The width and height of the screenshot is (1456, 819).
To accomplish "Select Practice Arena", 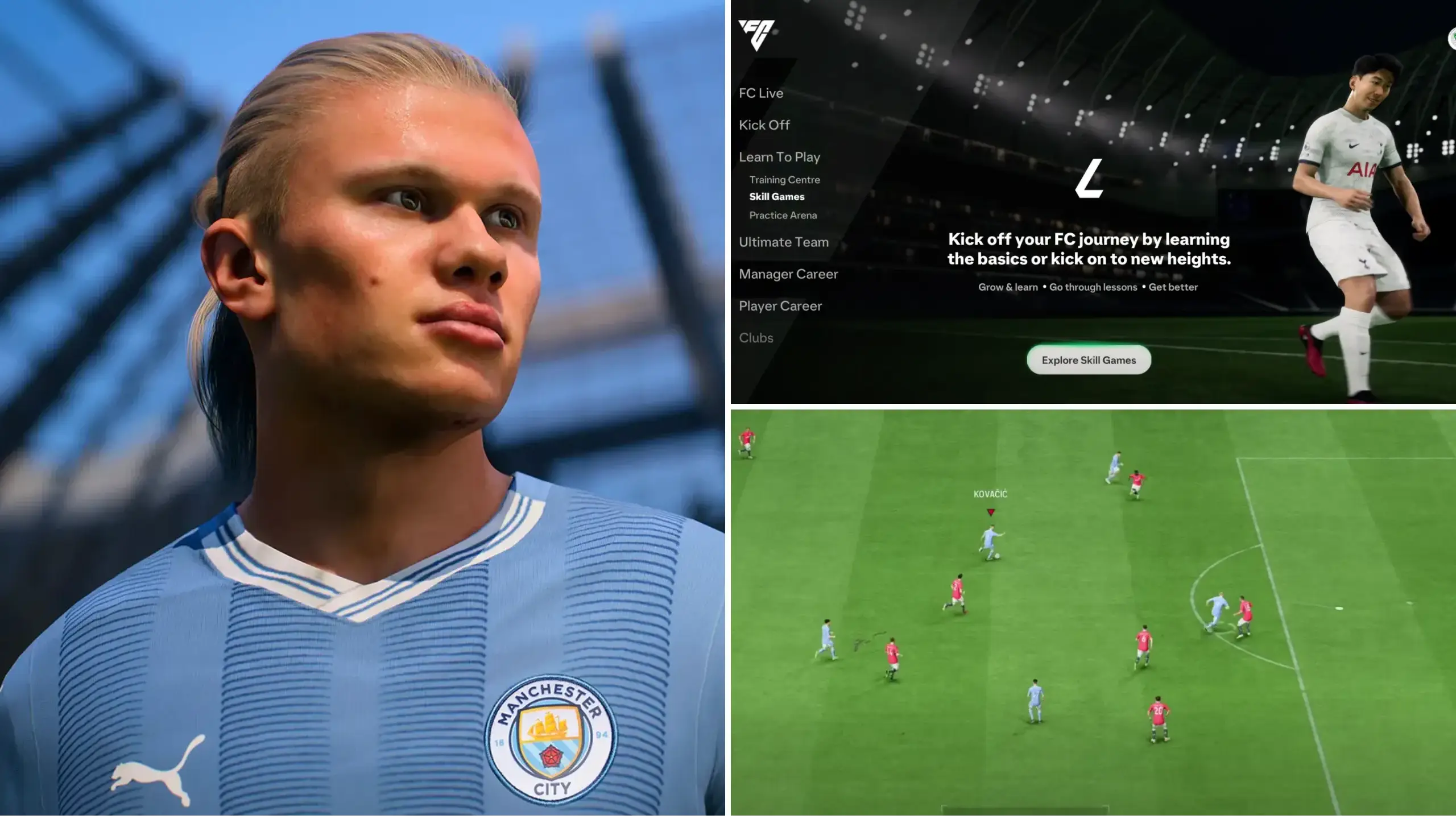I will 783,215.
